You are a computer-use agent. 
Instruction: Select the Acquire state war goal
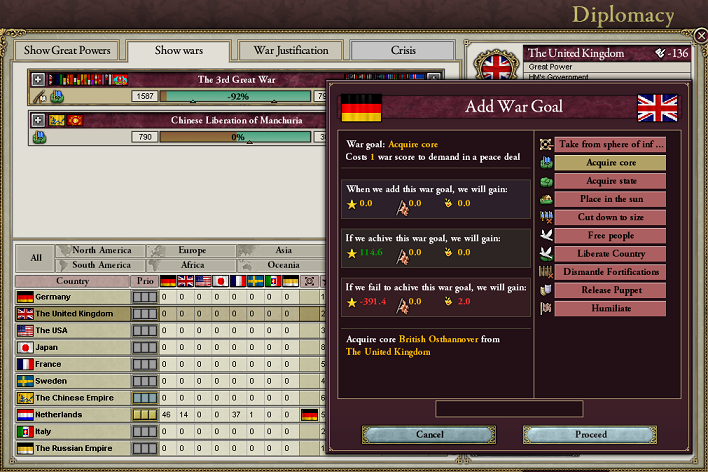tap(610, 181)
